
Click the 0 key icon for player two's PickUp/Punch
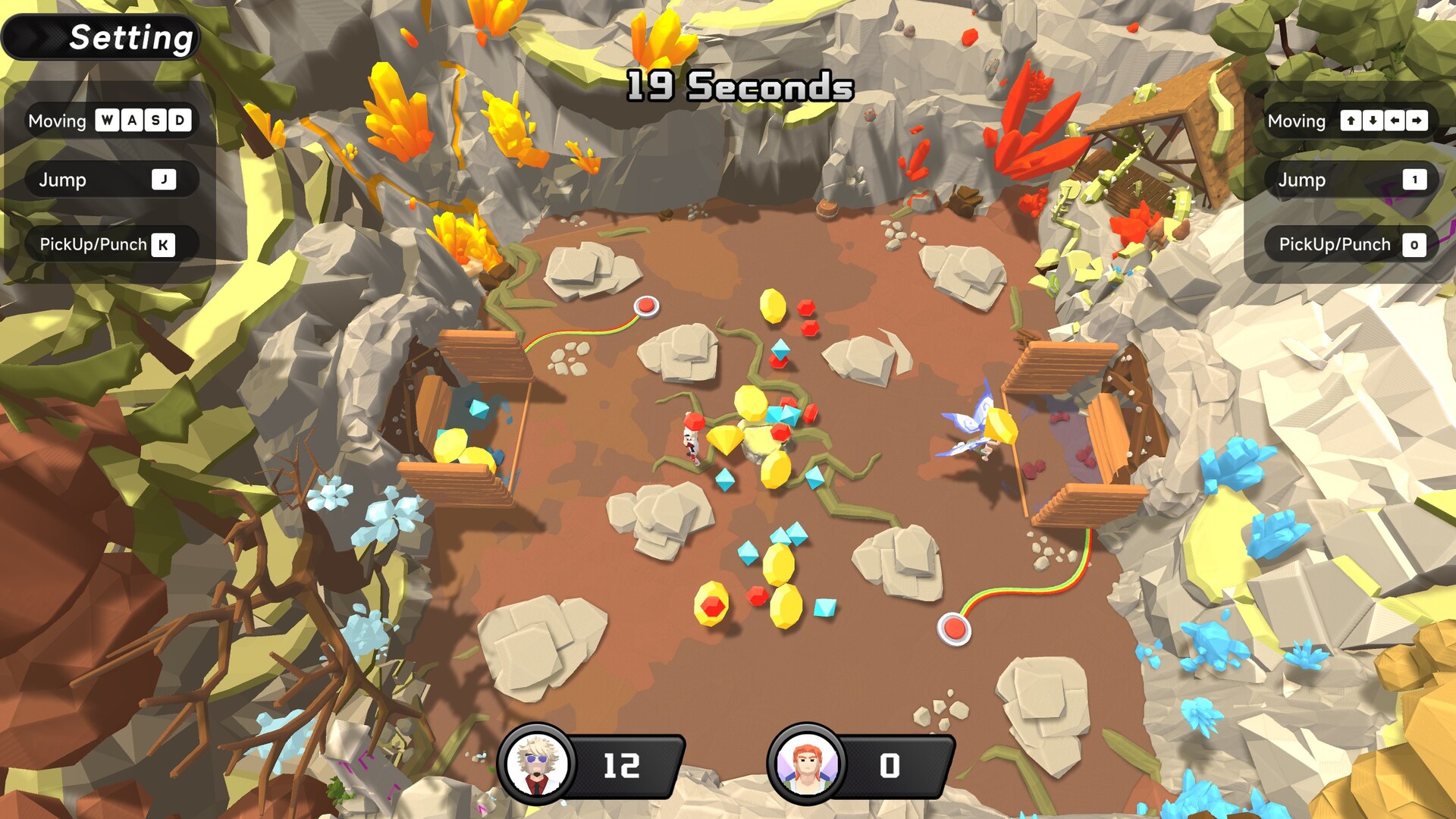pos(1415,244)
